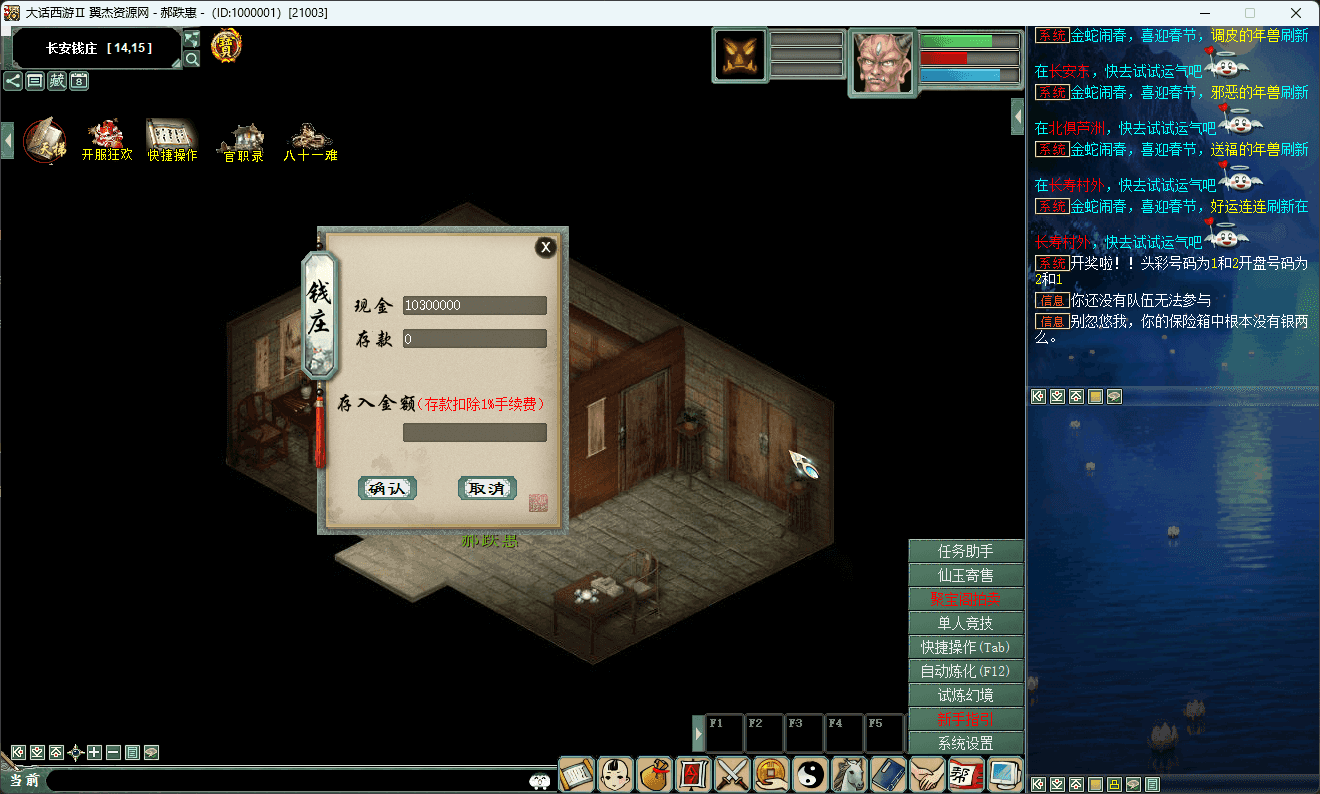Open the 八十一难 activity icon
1320x794 pixels.
309,140
